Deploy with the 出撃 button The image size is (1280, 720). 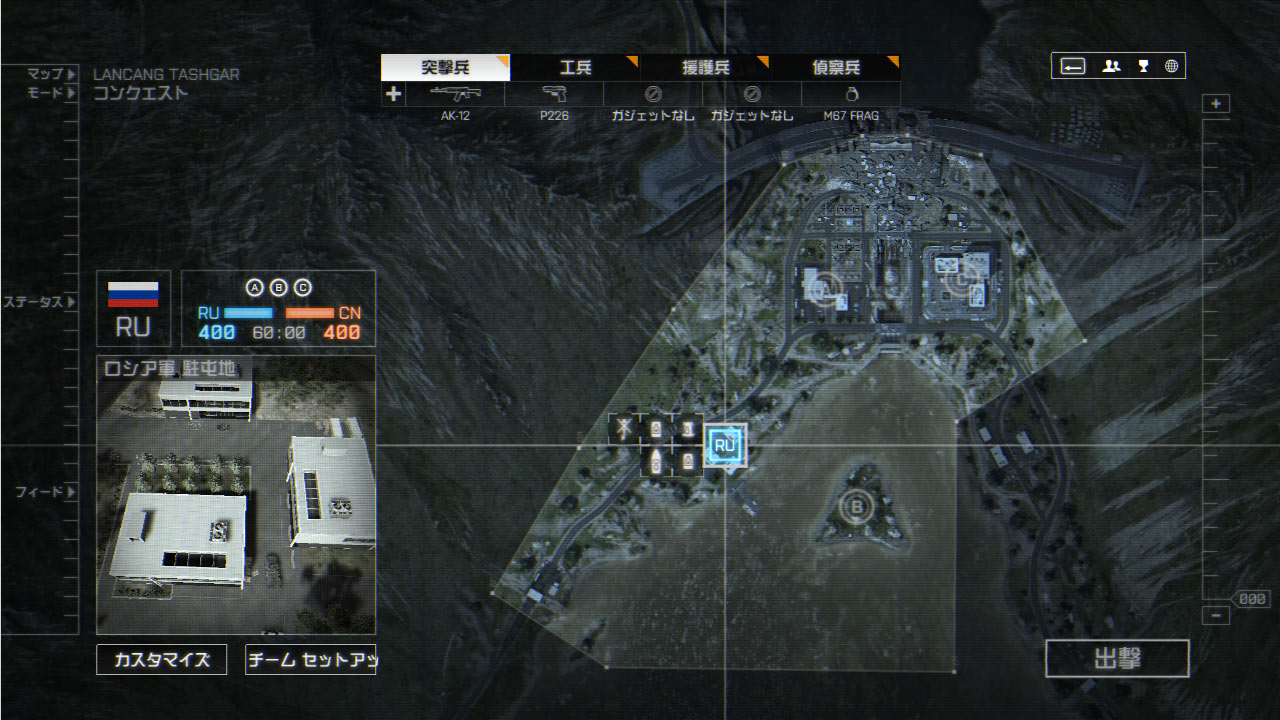(1117, 659)
